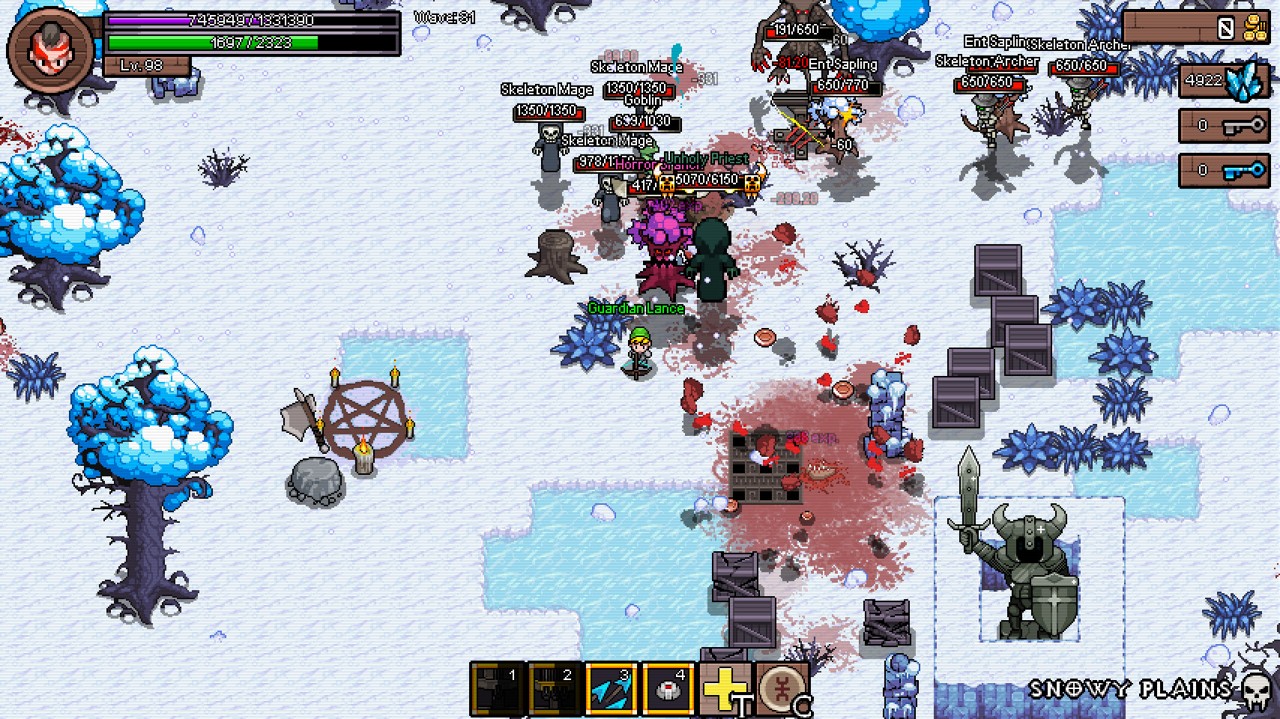The width and height of the screenshot is (1280, 719).
Task: Click the round rune character button
Action: coord(780,688)
